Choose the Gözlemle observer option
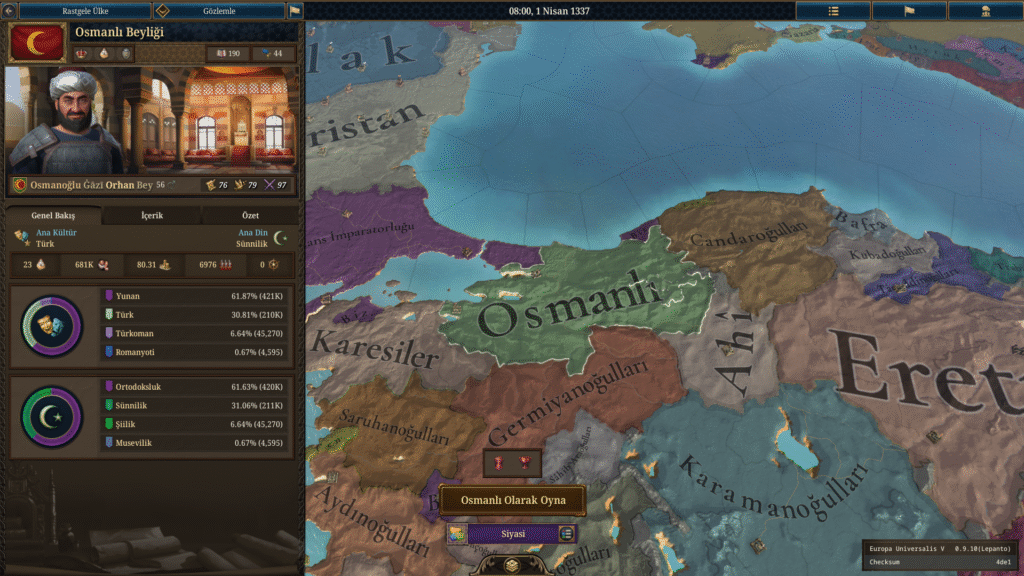Screen dimensions: 1024x576 (219, 10)
